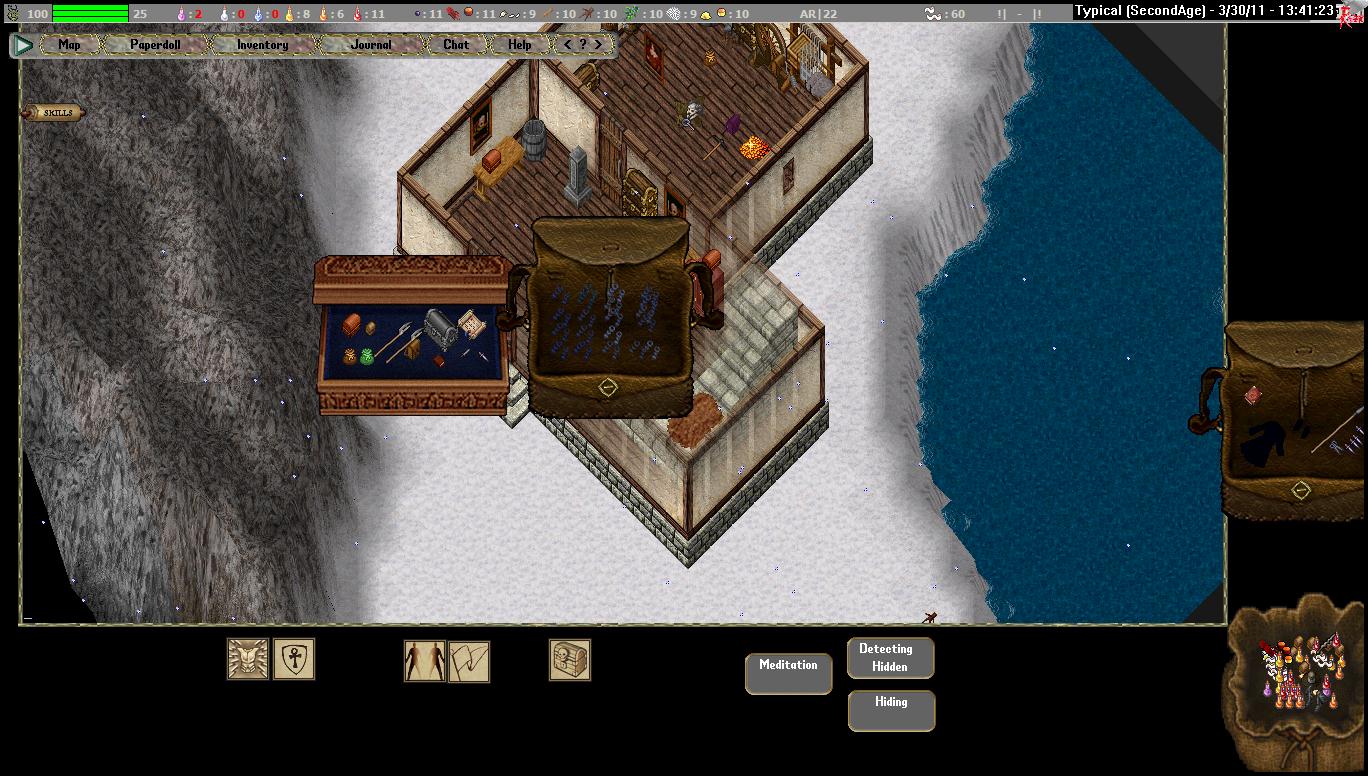Open the Chat menu
Viewport: 1368px width, 776px height.
click(x=456, y=45)
